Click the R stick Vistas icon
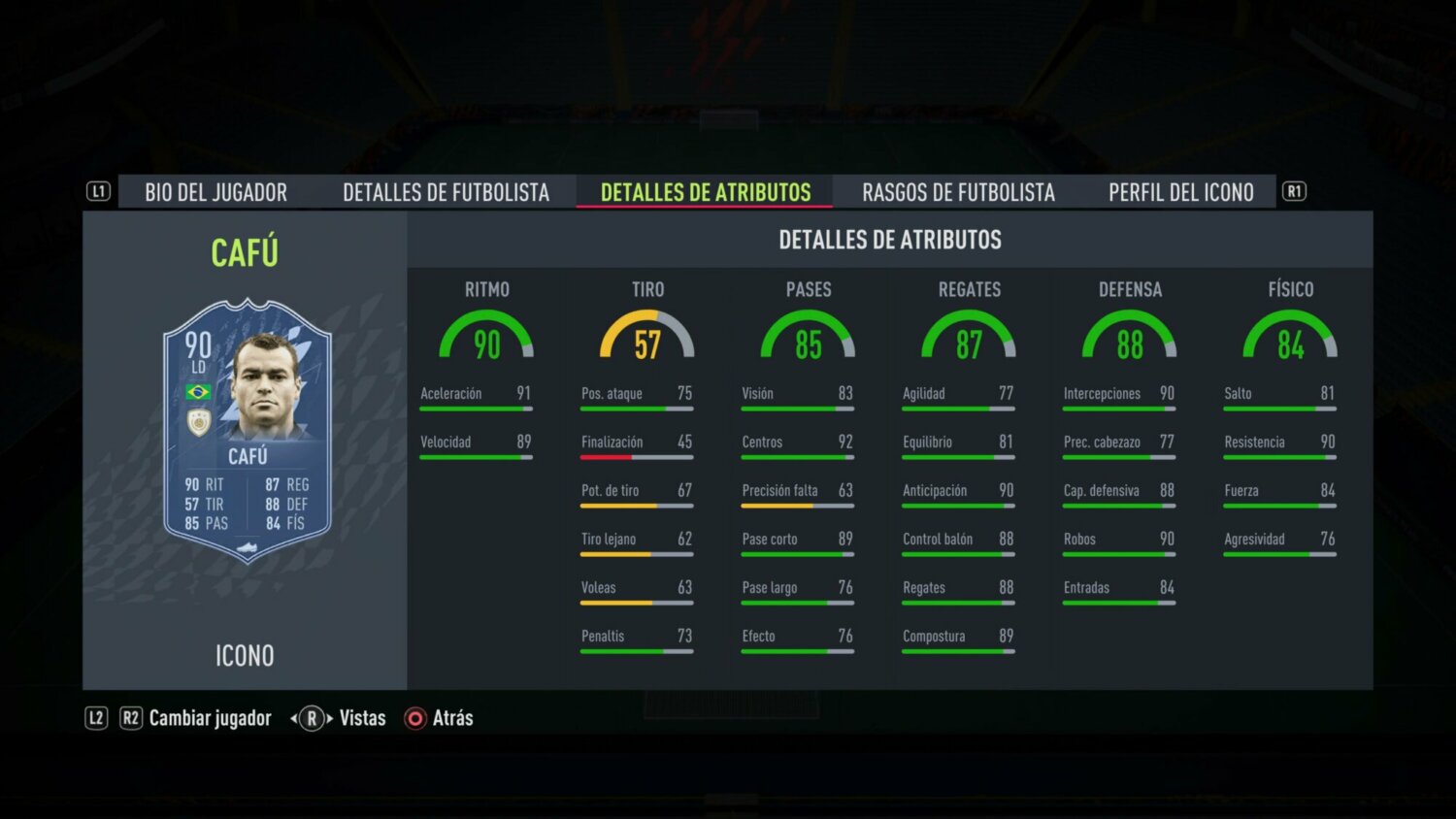Viewport: 1456px width, 819px height. (309, 718)
